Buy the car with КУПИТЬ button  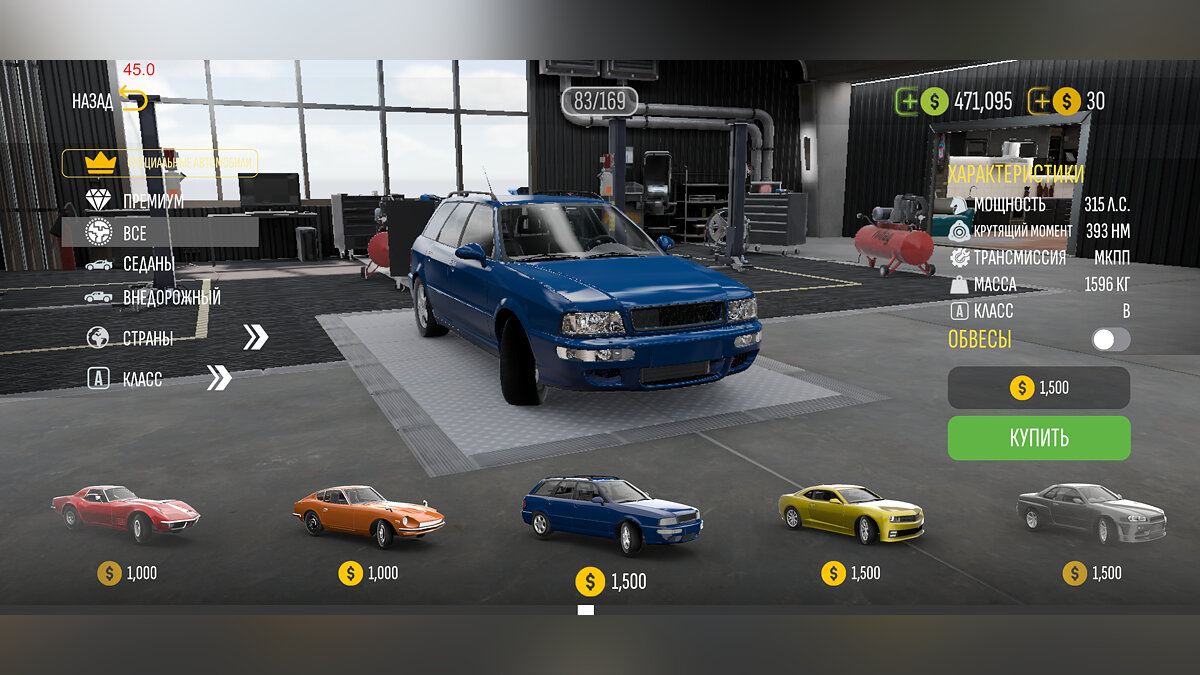[x=1039, y=438]
